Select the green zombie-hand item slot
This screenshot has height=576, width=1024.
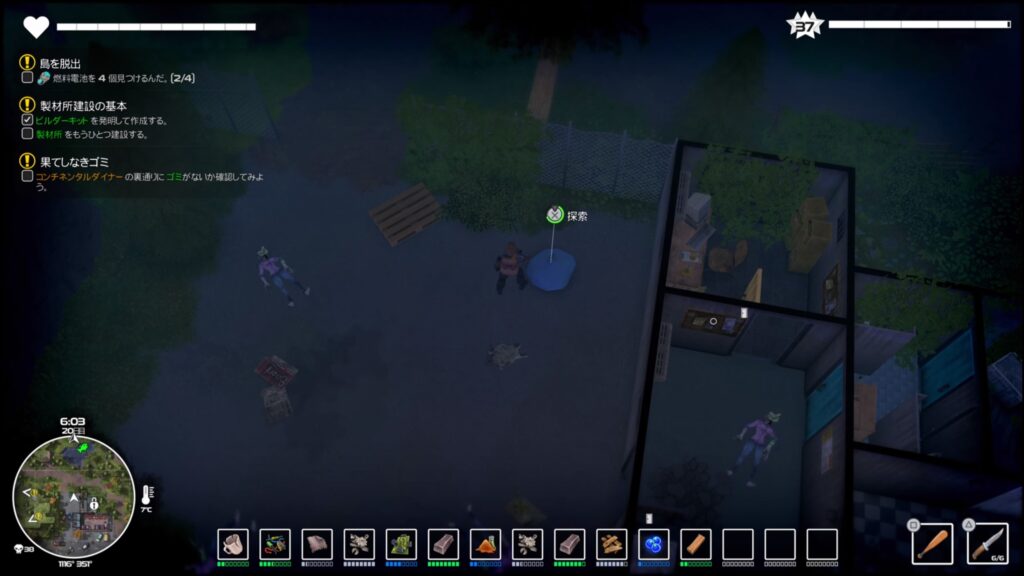click(x=401, y=544)
